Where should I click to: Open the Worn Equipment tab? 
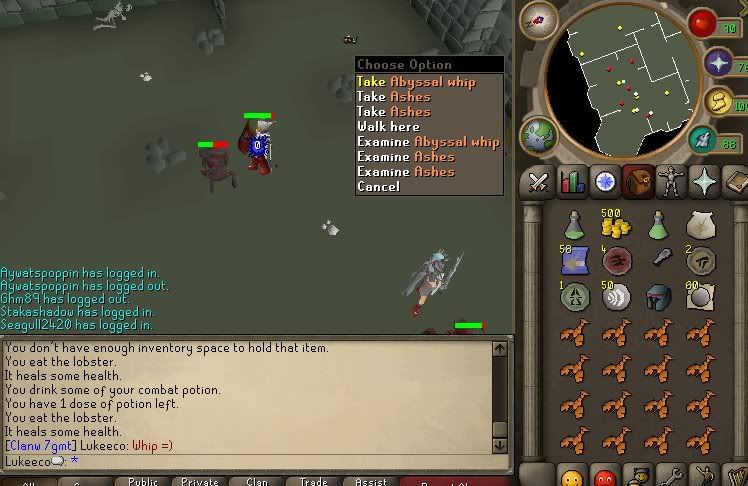(x=671, y=181)
